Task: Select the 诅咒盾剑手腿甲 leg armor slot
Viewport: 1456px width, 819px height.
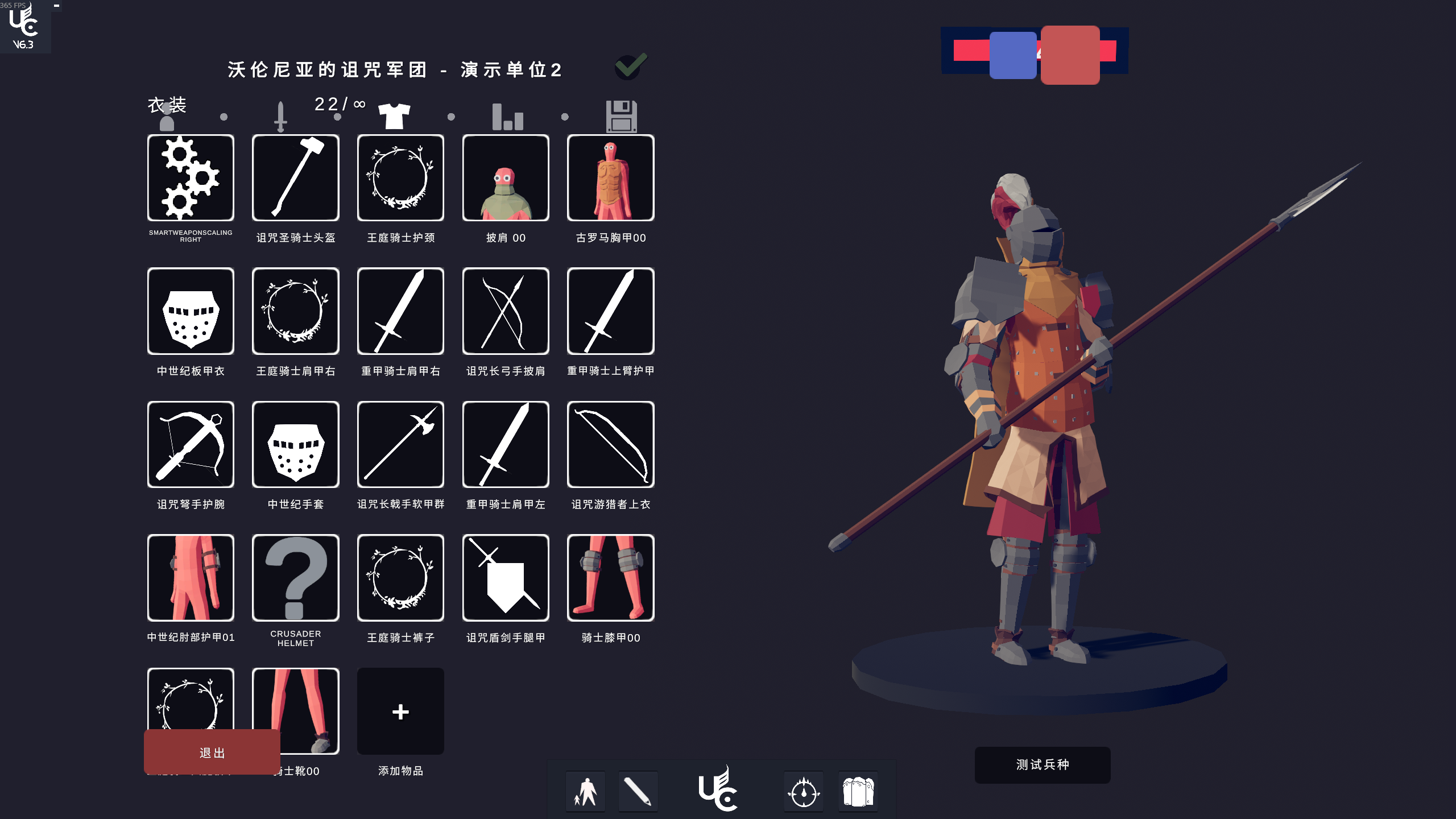Action: pos(505,578)
